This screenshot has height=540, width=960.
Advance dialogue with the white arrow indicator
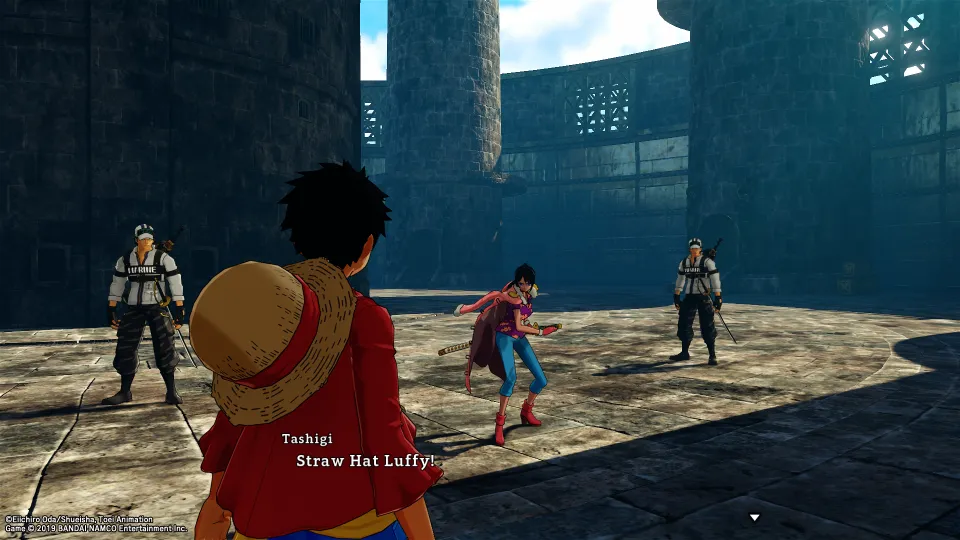tap(755, 518)
